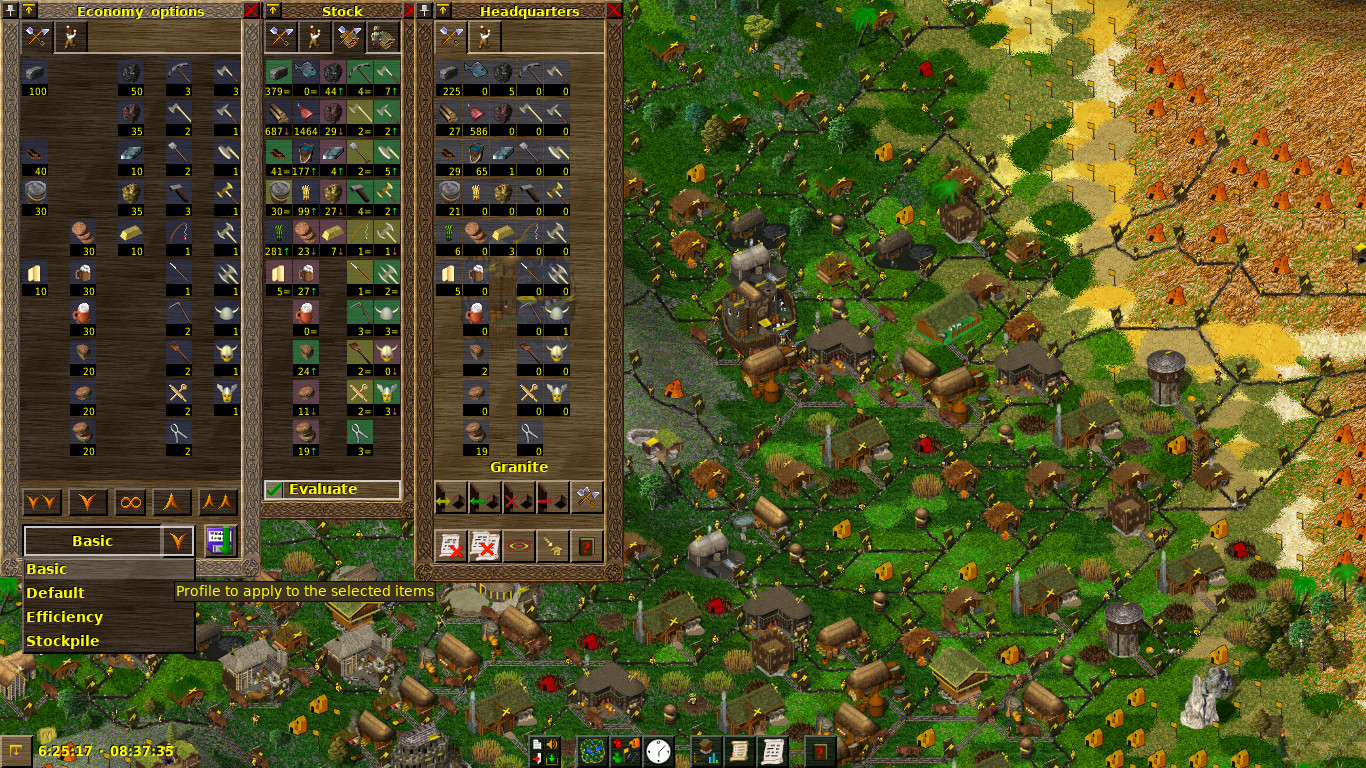1366x768 pixels.
Task: Open the save profile dialog
Action: [x=219, y=541]
